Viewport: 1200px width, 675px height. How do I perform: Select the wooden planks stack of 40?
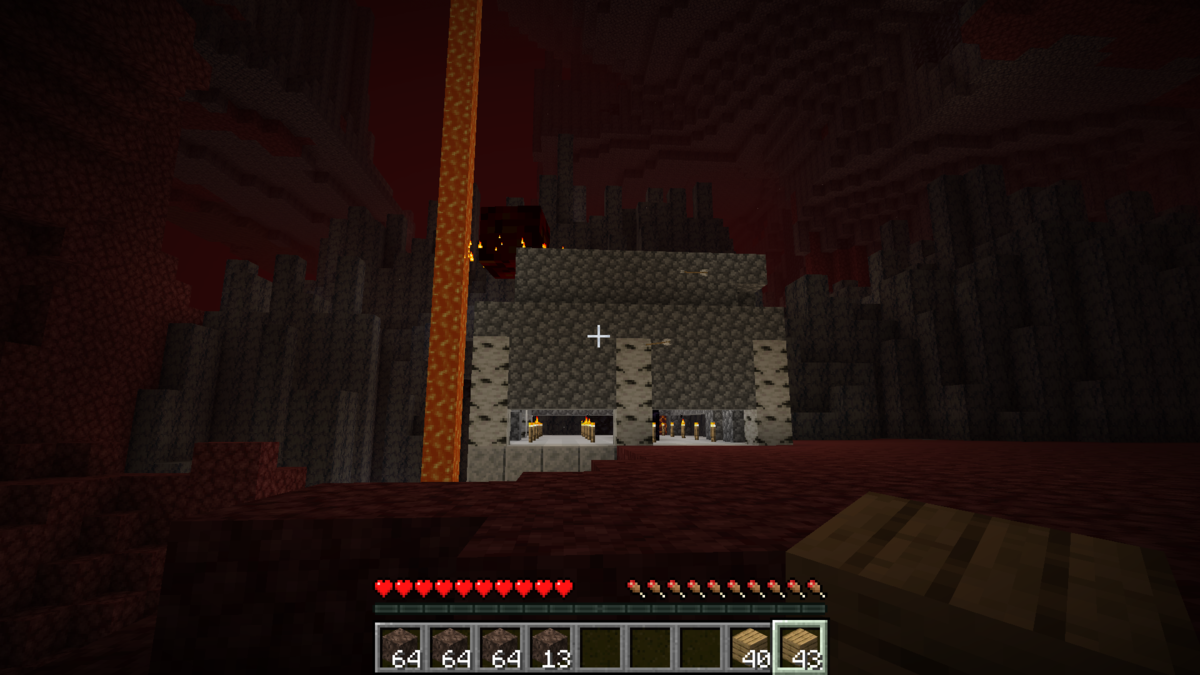click(x=750, y=647)
